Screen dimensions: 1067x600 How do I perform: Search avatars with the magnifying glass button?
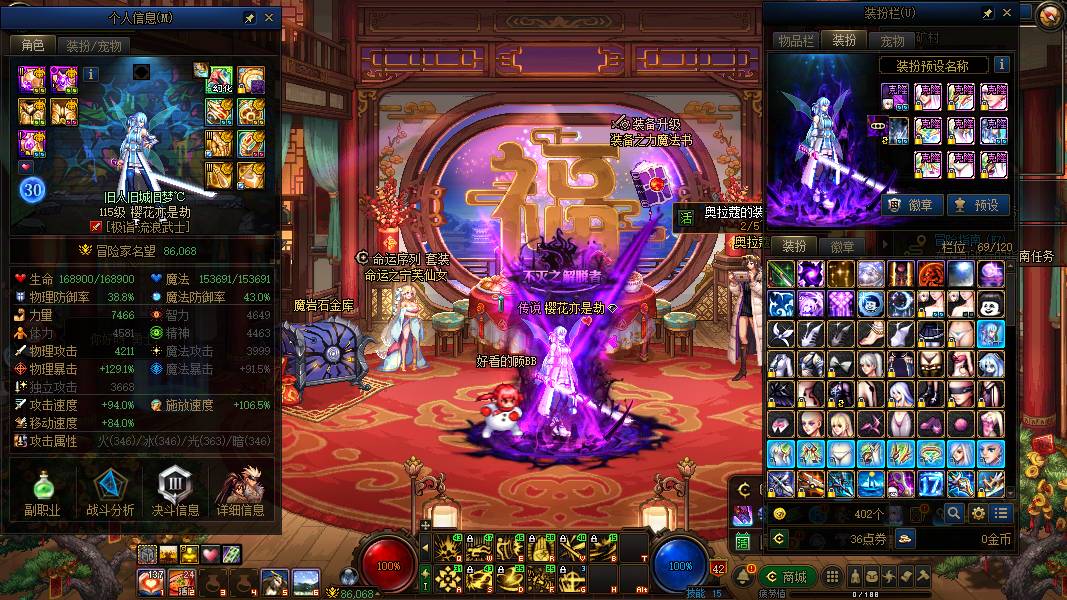(x=954, y=513)
